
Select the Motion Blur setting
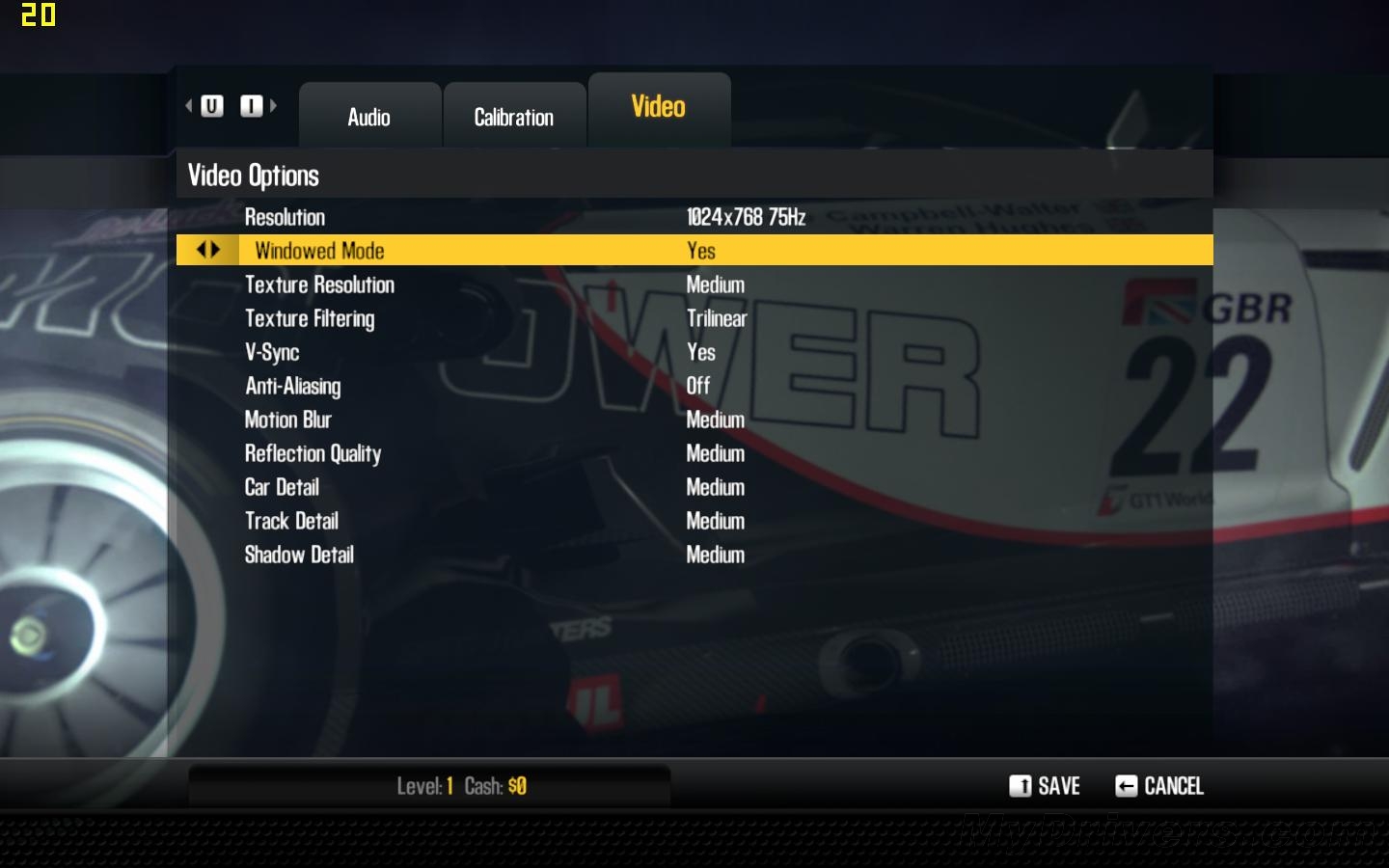pyautogui.click(x=287, y=420)
